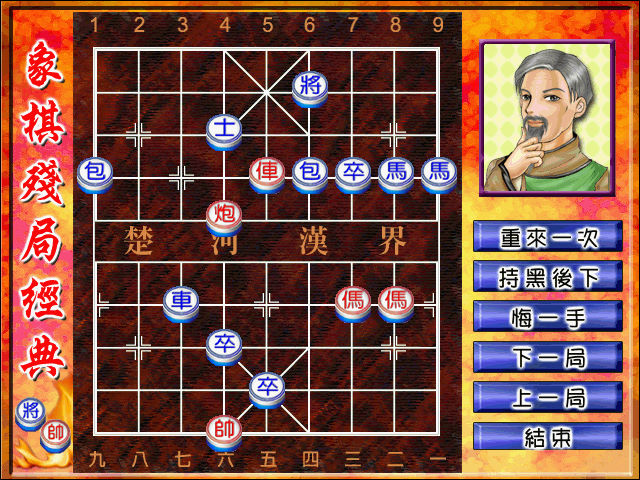Choose 持黑後下 to play black second
The height and width of the screenshot is (480, 640).
[548, 277]
